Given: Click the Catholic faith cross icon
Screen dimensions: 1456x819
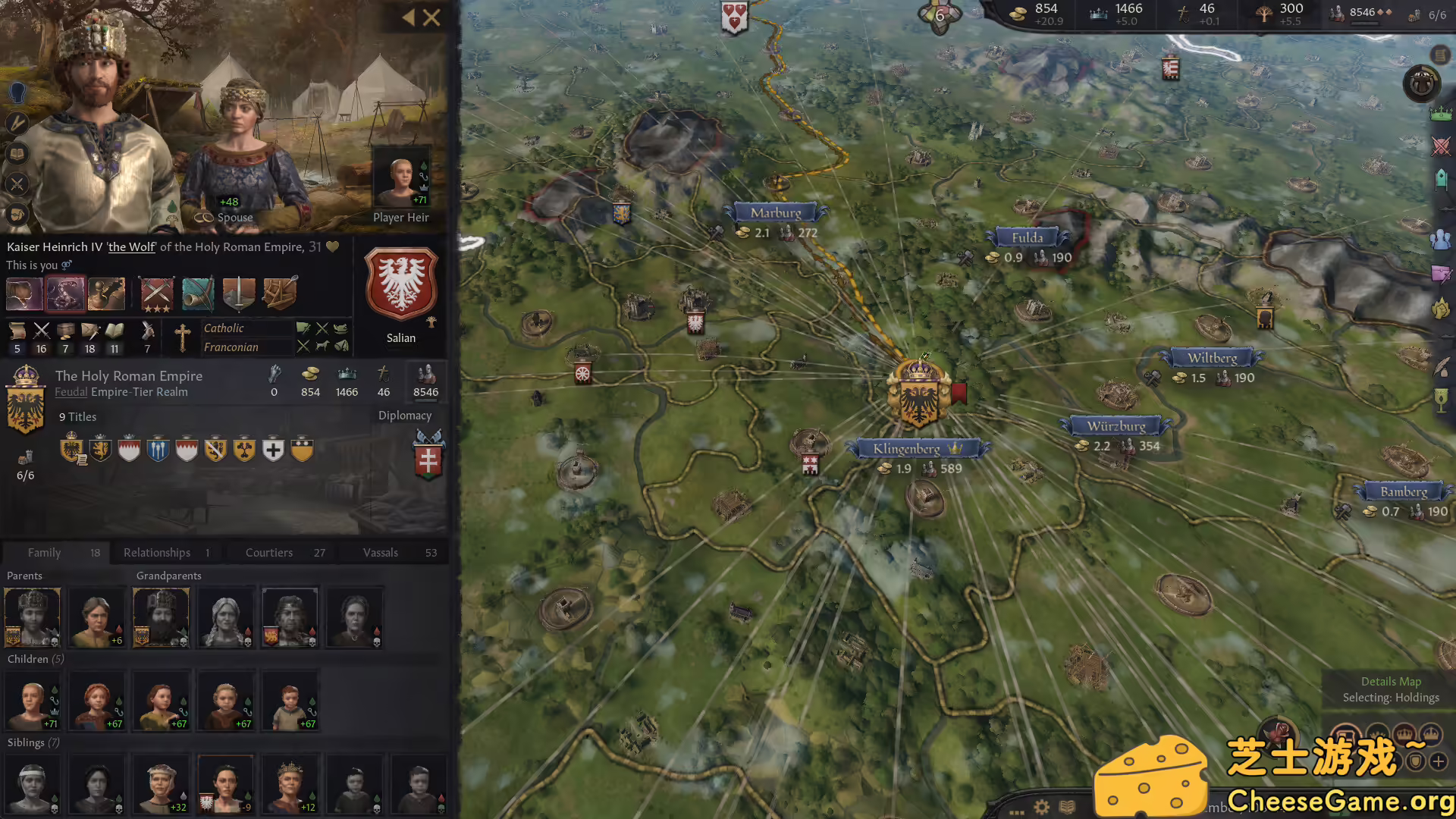Looking at the screenshot, I should (184, 337).
